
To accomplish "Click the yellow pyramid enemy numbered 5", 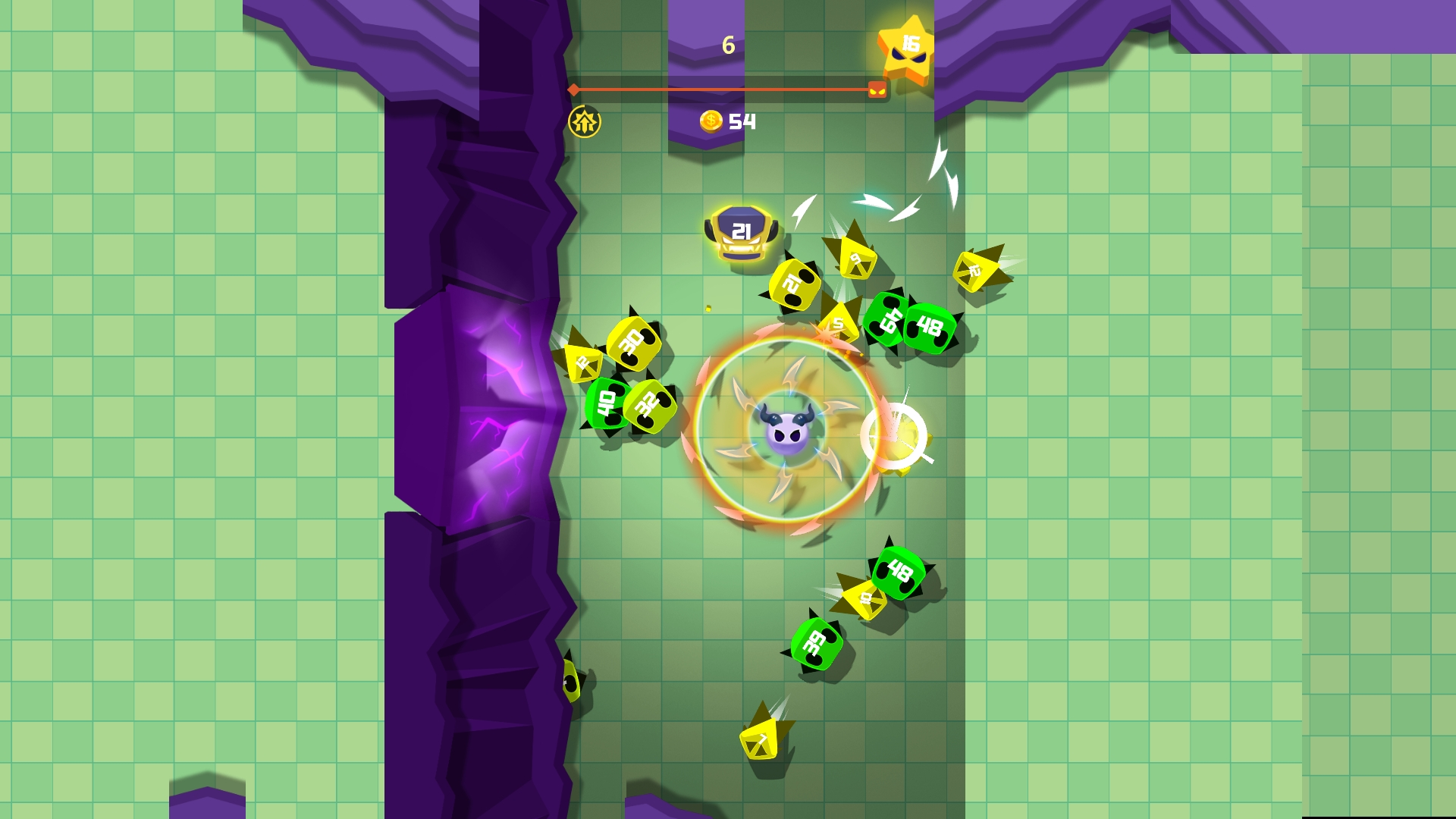I will pos(838,322).
